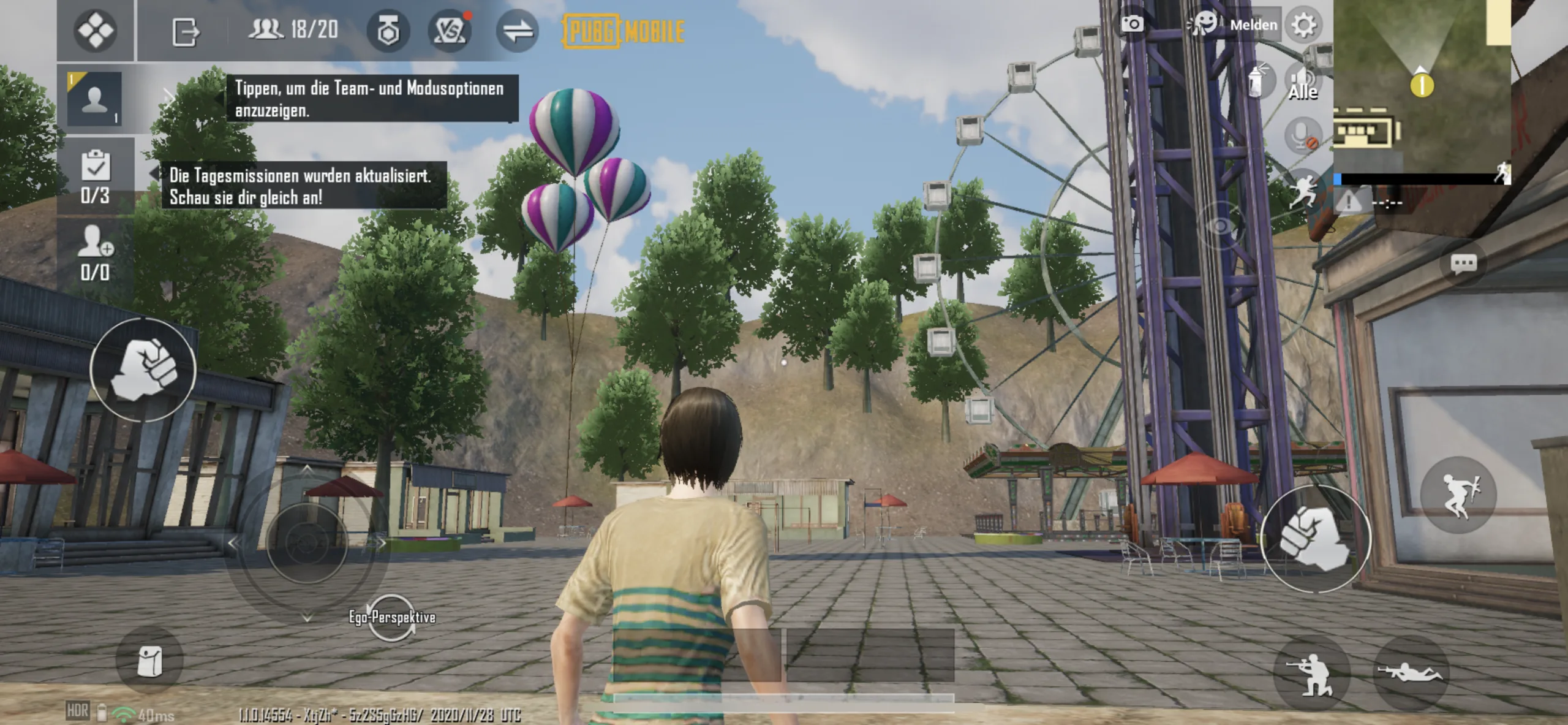Tap the exit door icon to leave
The image size is (1568, 725).
[185, 31]
